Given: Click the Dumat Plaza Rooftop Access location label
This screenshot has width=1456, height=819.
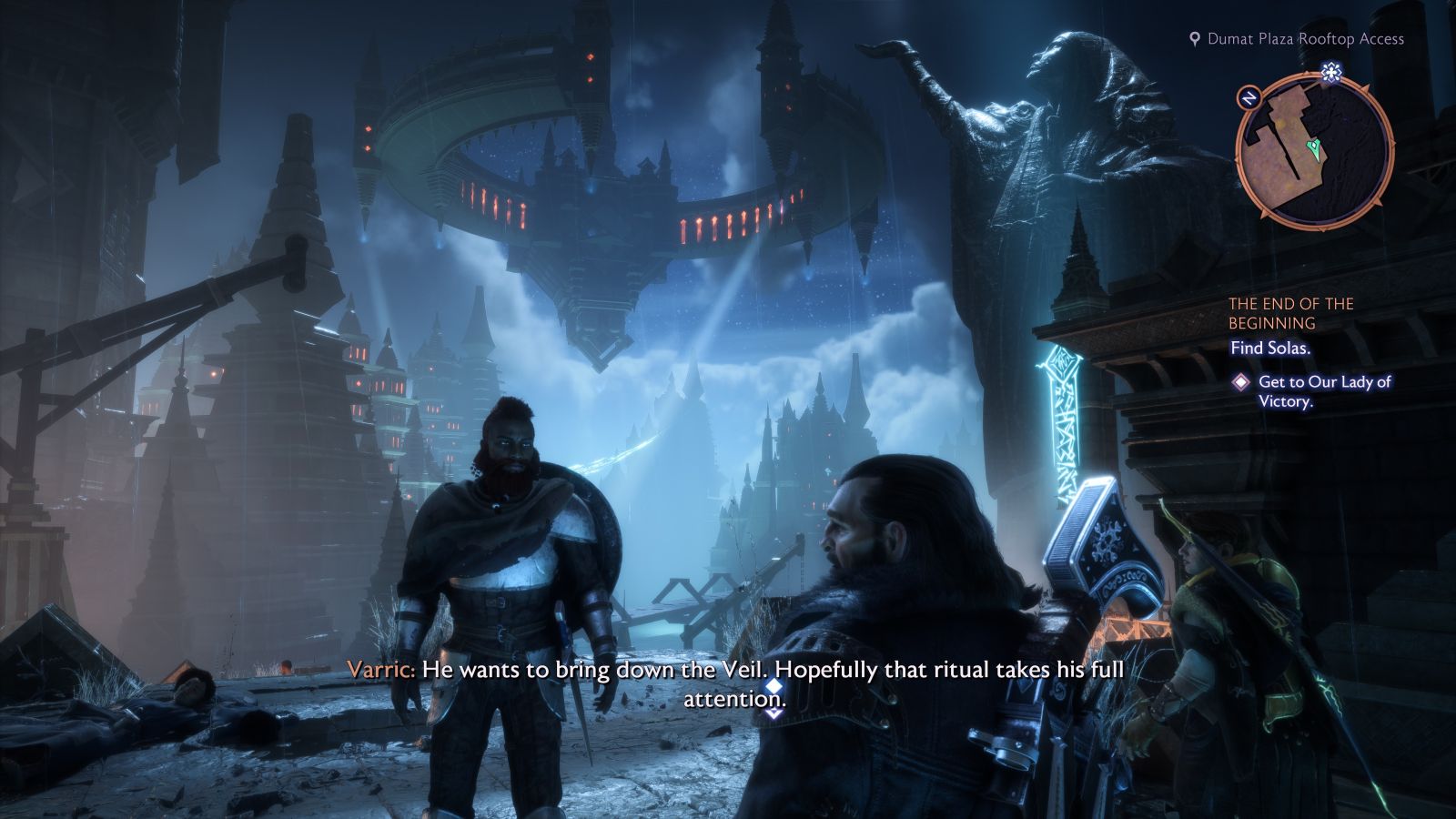Looking at the screenshot, I should coord(1304,39).
